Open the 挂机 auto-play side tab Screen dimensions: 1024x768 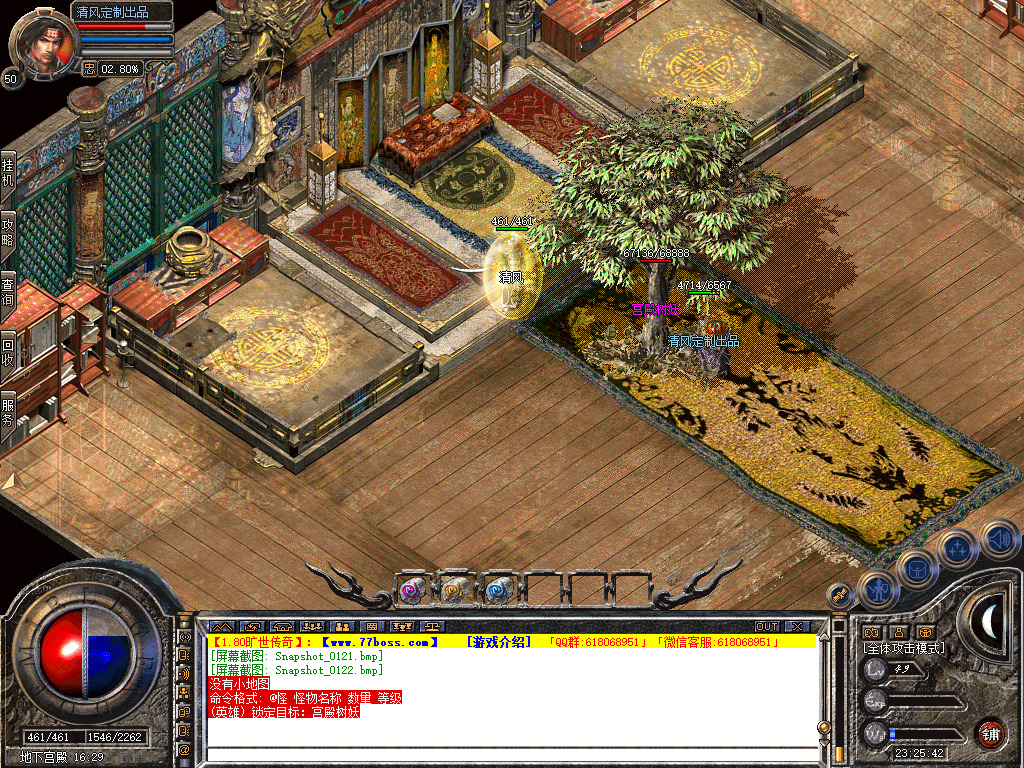tap(8, 172)
